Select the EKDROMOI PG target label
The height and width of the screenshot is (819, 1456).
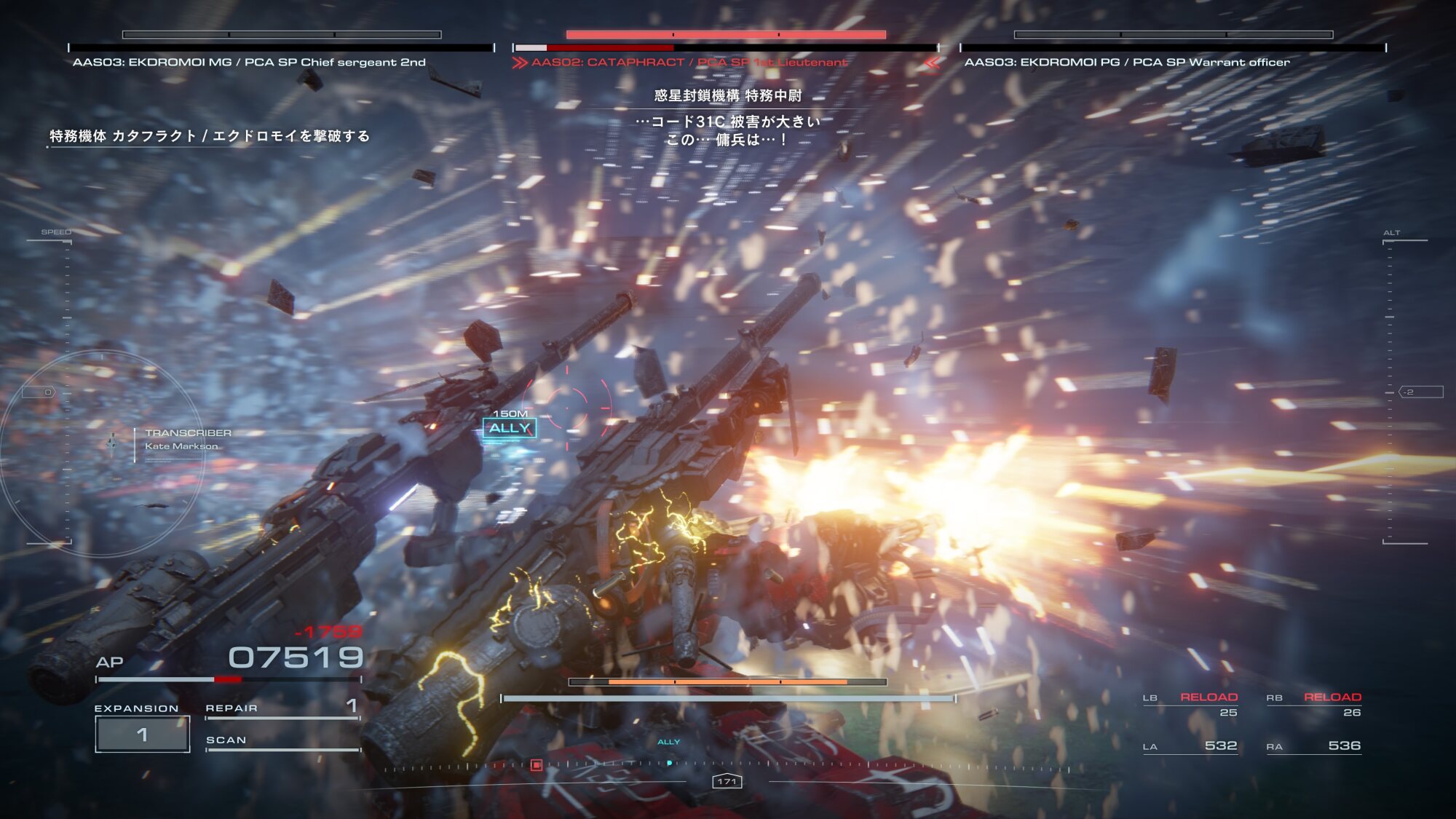[1127, 63]
